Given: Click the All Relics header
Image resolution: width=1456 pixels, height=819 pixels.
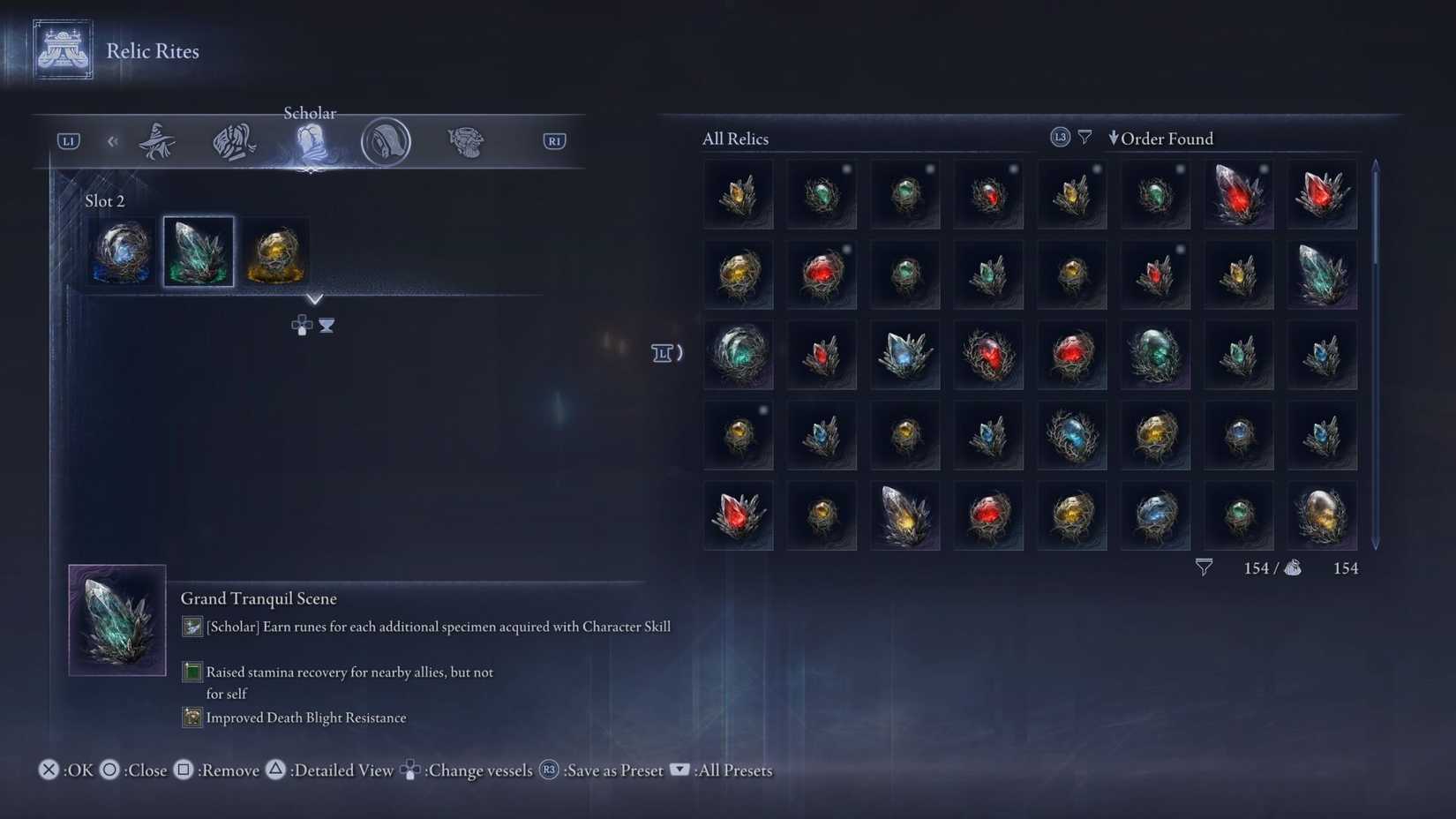Looking at the screenshot, I should 735,138.
